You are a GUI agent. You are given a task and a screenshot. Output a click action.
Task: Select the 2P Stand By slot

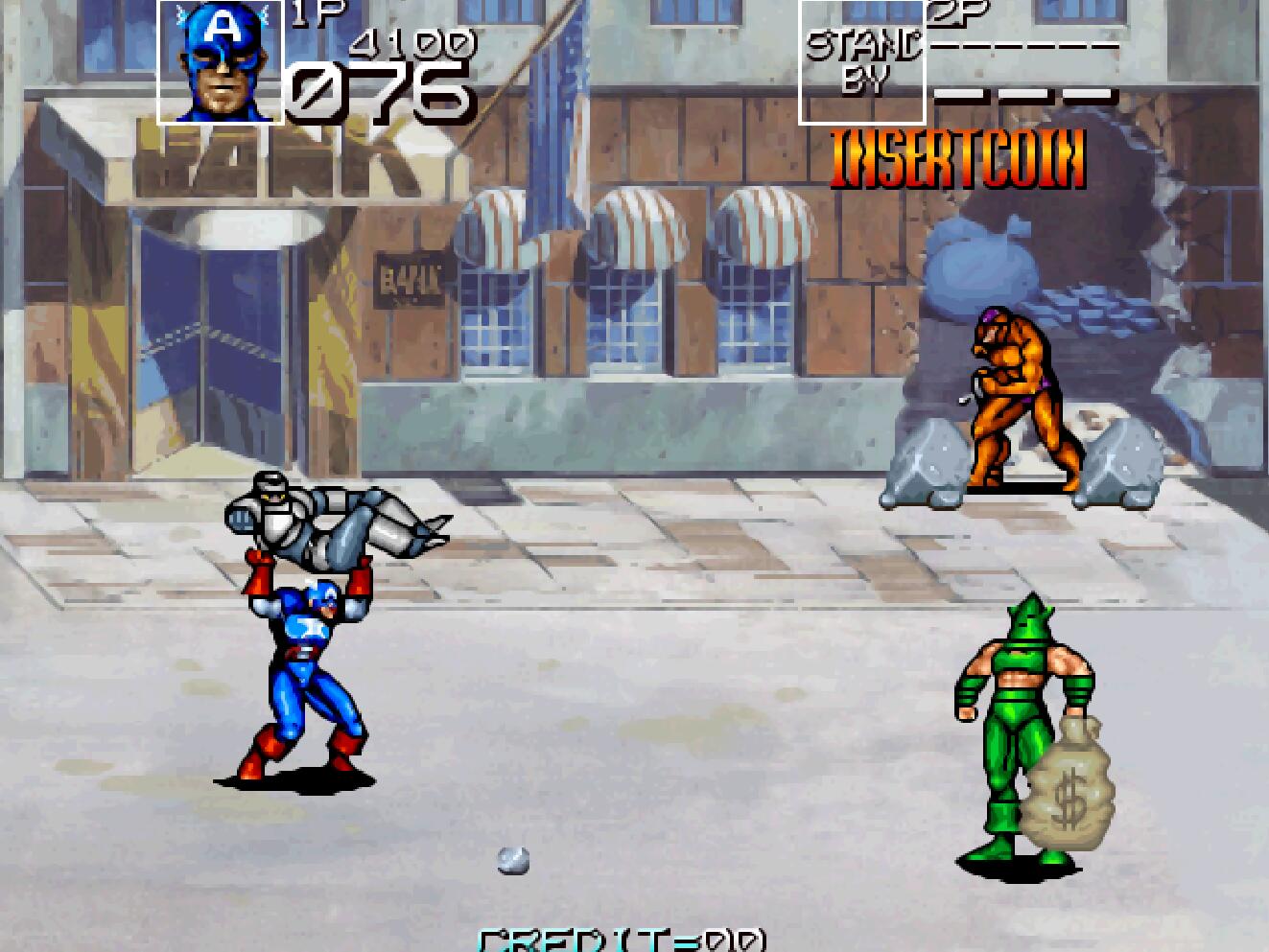(861, 62)
